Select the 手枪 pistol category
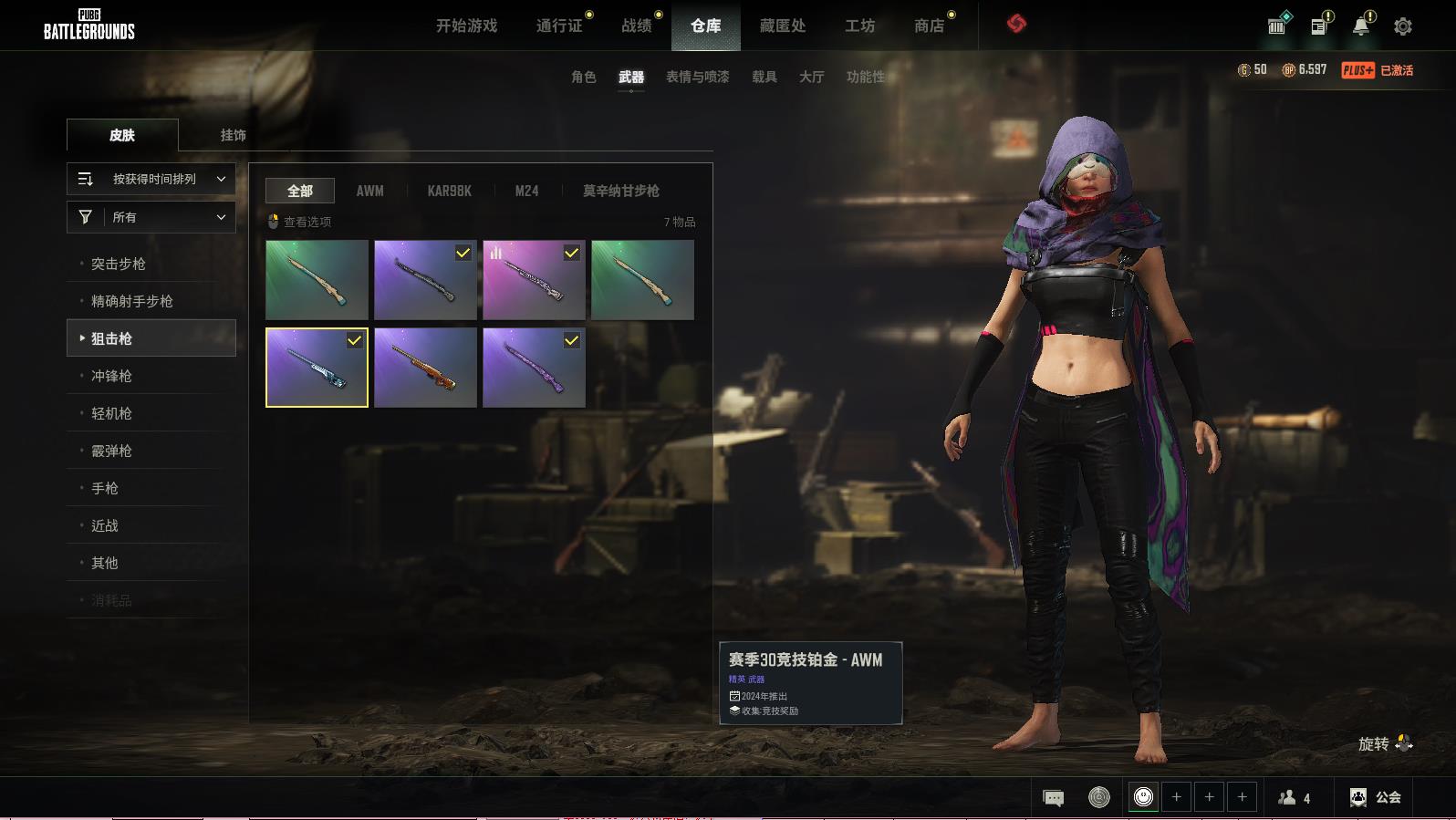This screenshot has height=820, width=1456. point(105,488)
